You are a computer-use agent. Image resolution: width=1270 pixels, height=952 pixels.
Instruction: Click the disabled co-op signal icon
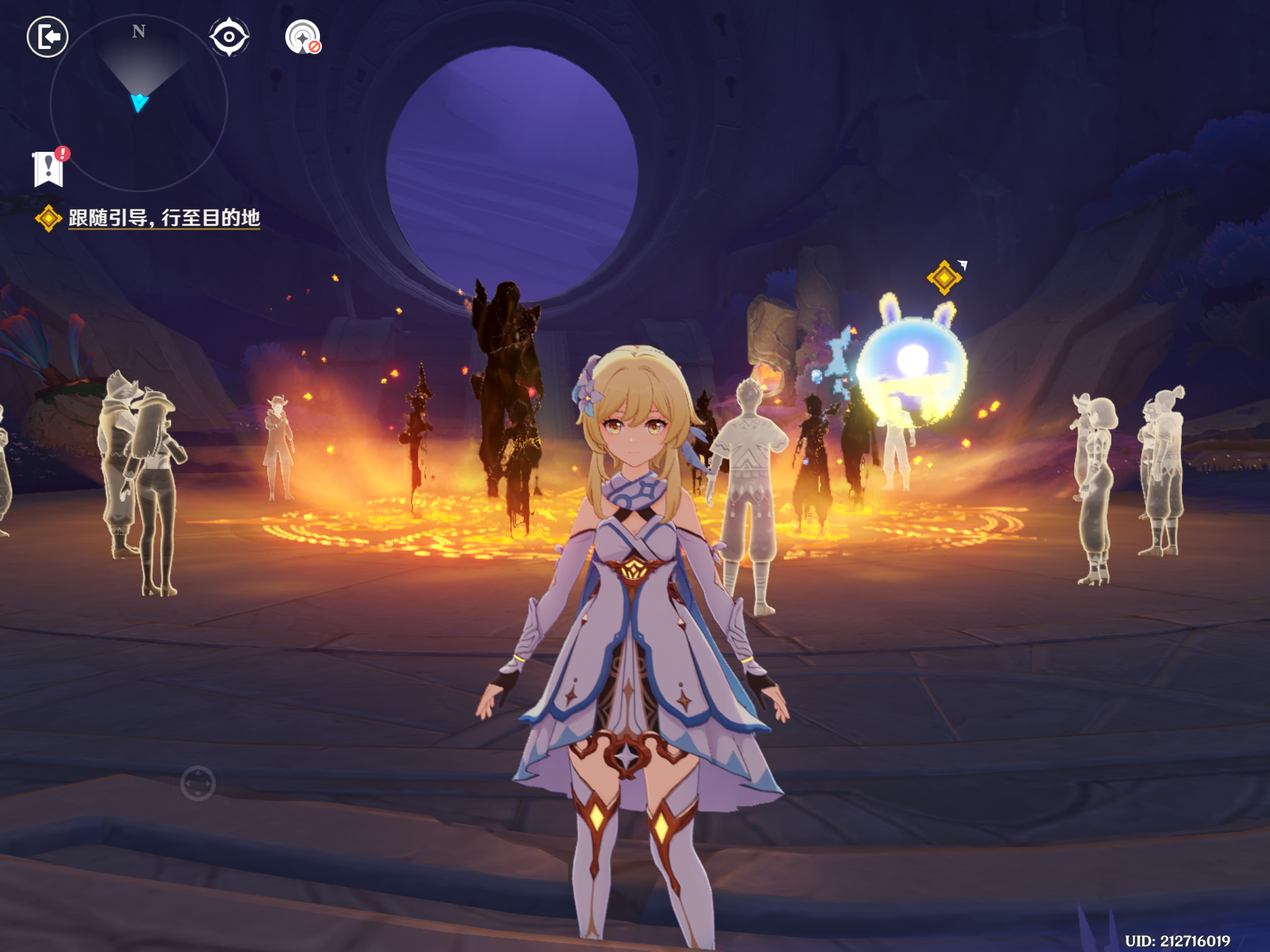[303, 37]
